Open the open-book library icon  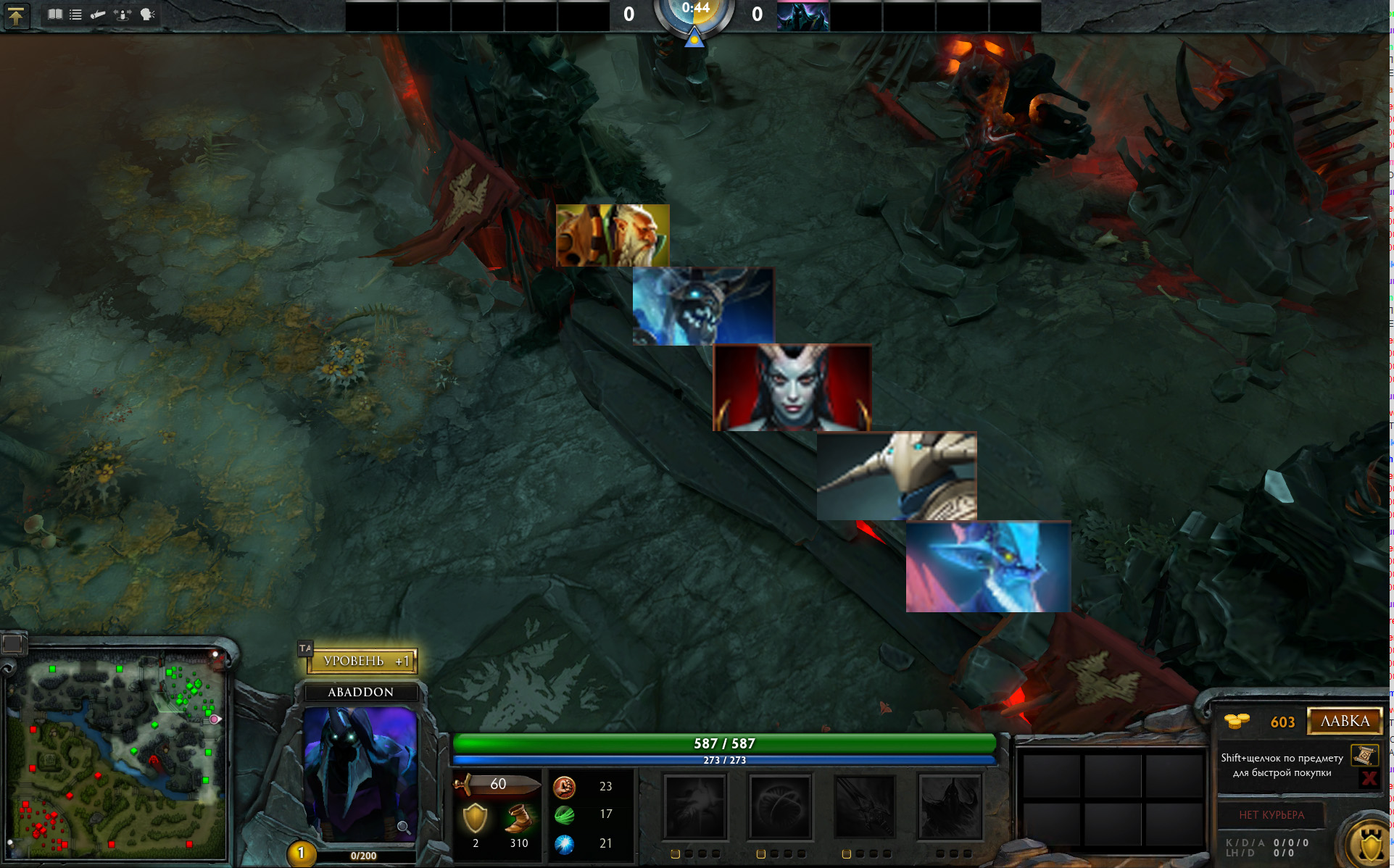click(55, 14)
